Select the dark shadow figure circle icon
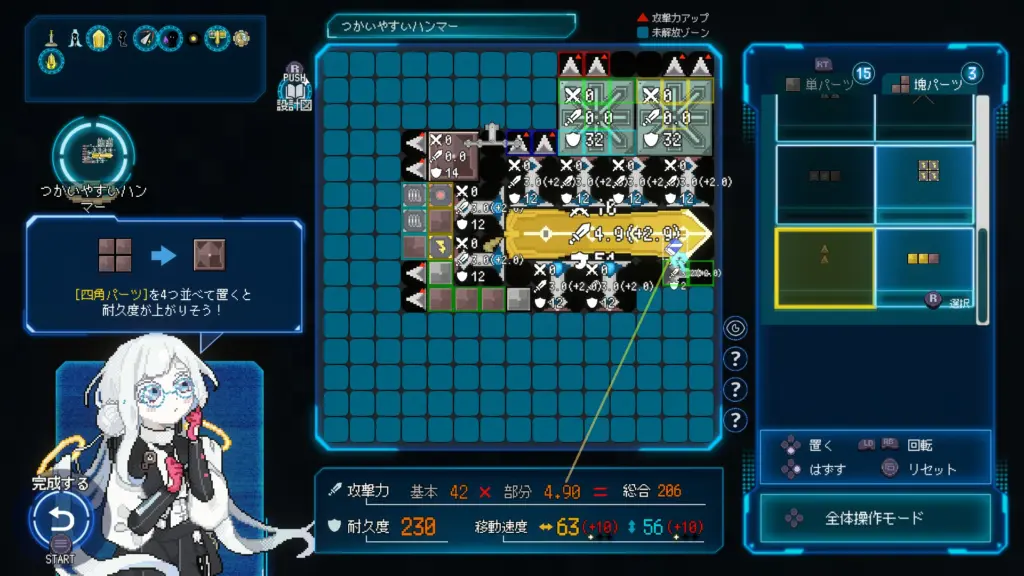The height and width of the screenshot is (576, 1024). coord(171,38)
